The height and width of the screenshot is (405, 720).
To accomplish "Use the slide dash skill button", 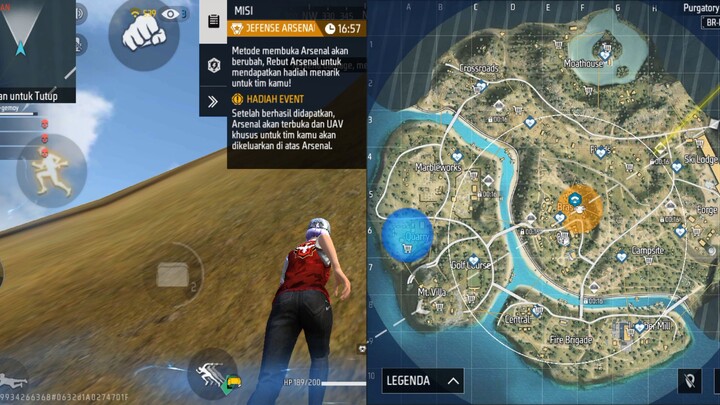I will point(212,375).
